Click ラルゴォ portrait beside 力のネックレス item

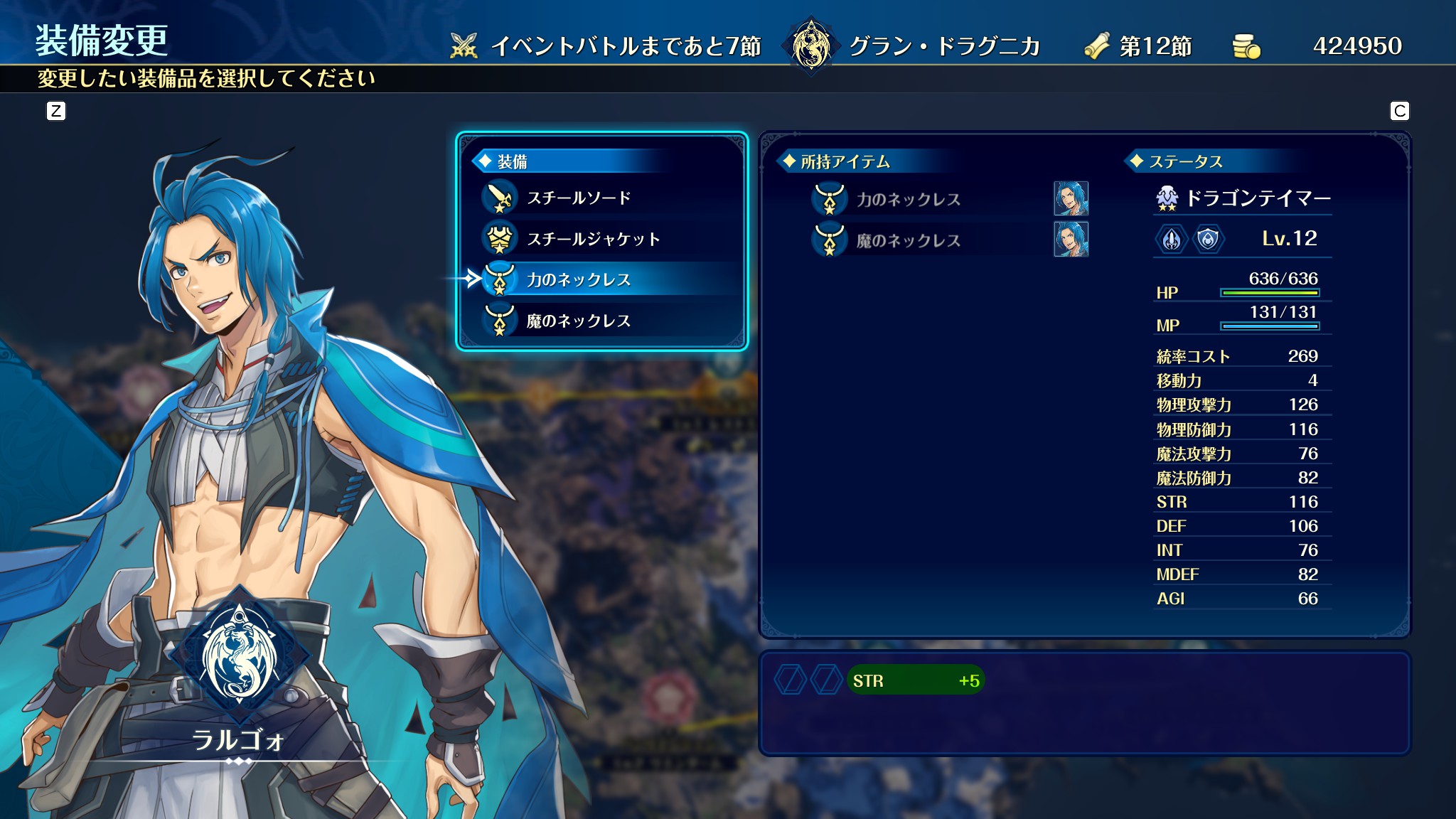(x=1071, y=198)
